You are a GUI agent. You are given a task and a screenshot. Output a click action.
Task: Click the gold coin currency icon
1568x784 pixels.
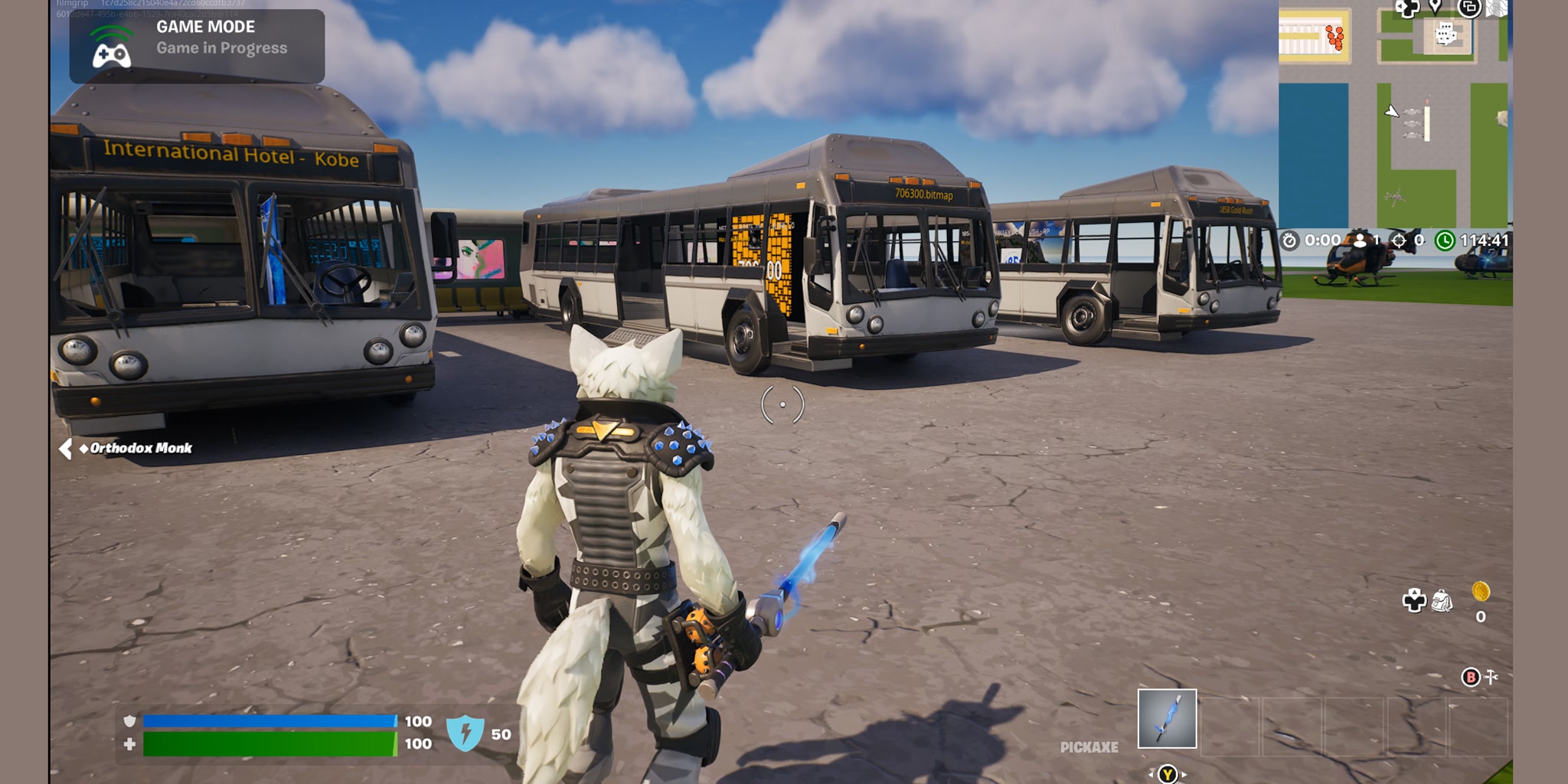click(1481, 591)
